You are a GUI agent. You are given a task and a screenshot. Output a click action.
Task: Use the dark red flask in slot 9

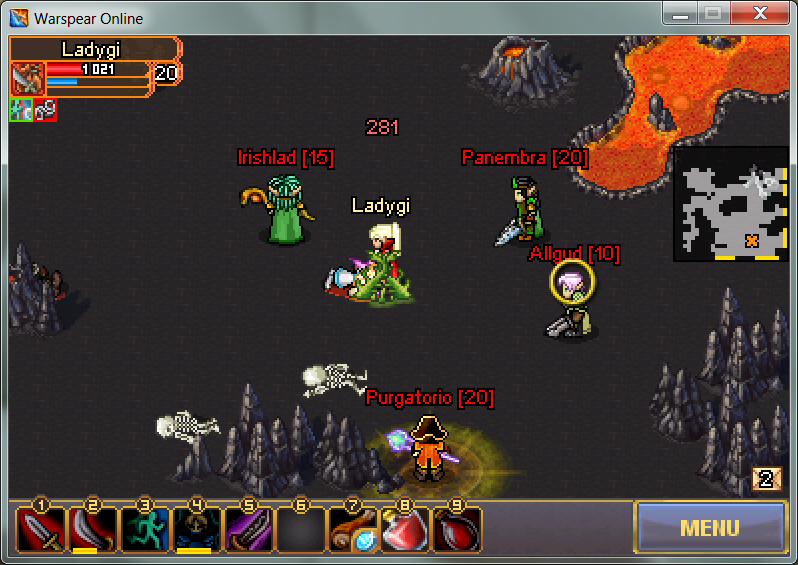pos(456,530)
